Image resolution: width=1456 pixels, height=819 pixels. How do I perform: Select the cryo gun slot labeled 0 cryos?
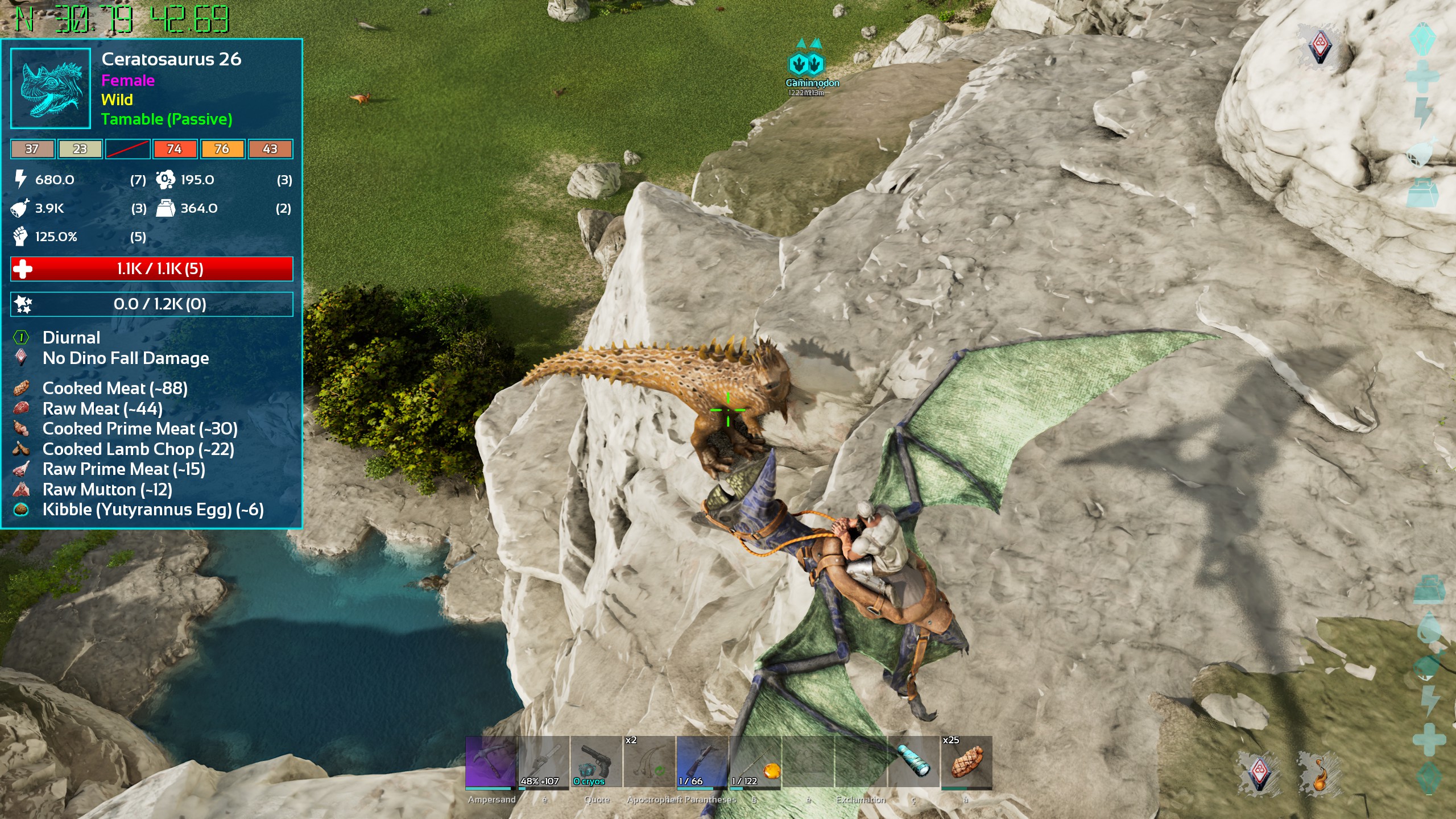coord(596,762)
